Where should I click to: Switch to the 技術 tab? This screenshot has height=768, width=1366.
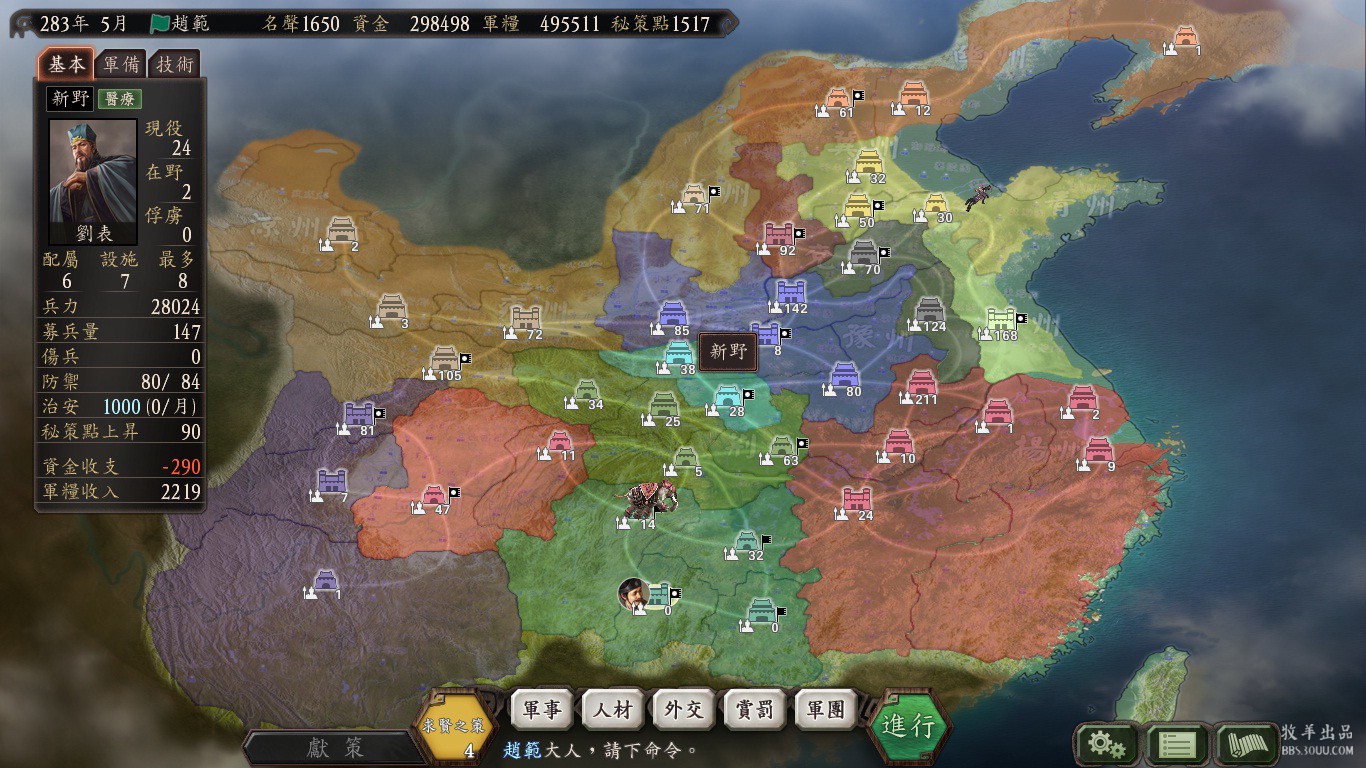coord(174,65)
